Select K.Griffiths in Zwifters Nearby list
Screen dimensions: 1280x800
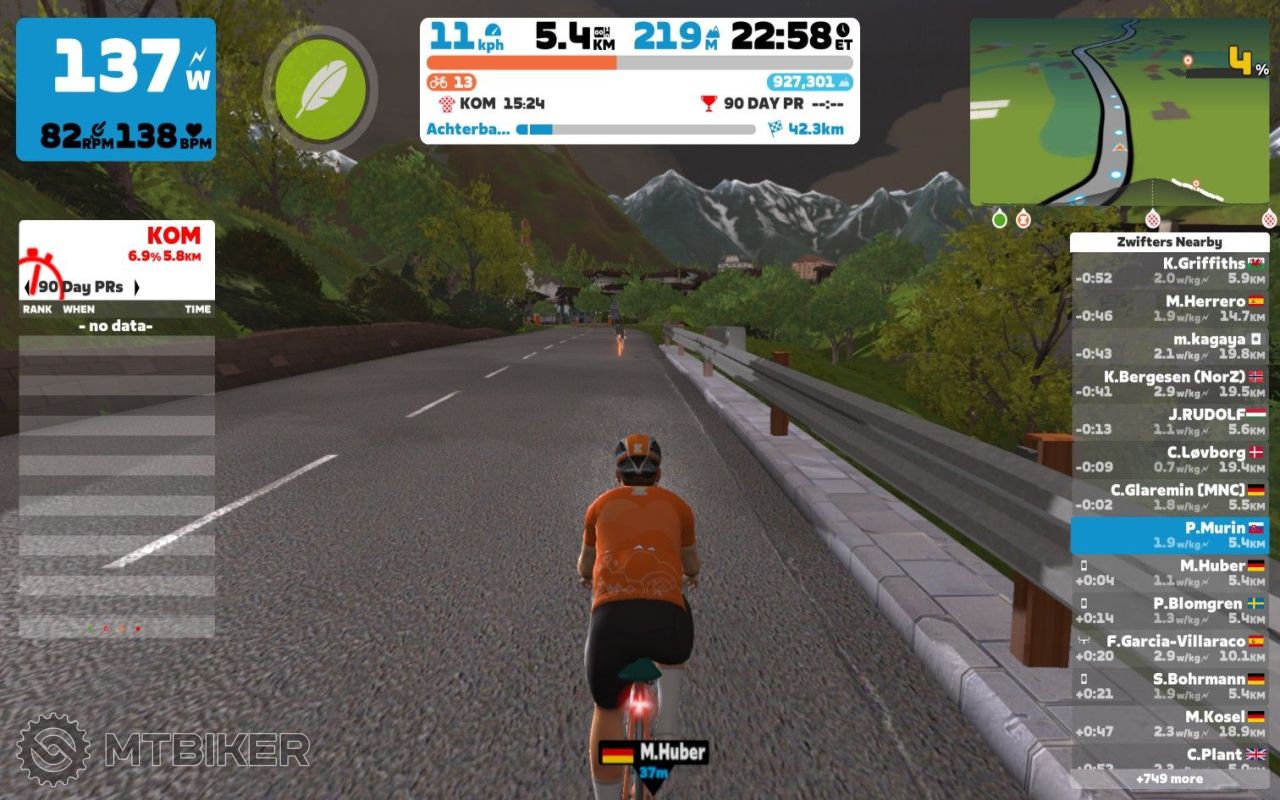(1169, 270)
